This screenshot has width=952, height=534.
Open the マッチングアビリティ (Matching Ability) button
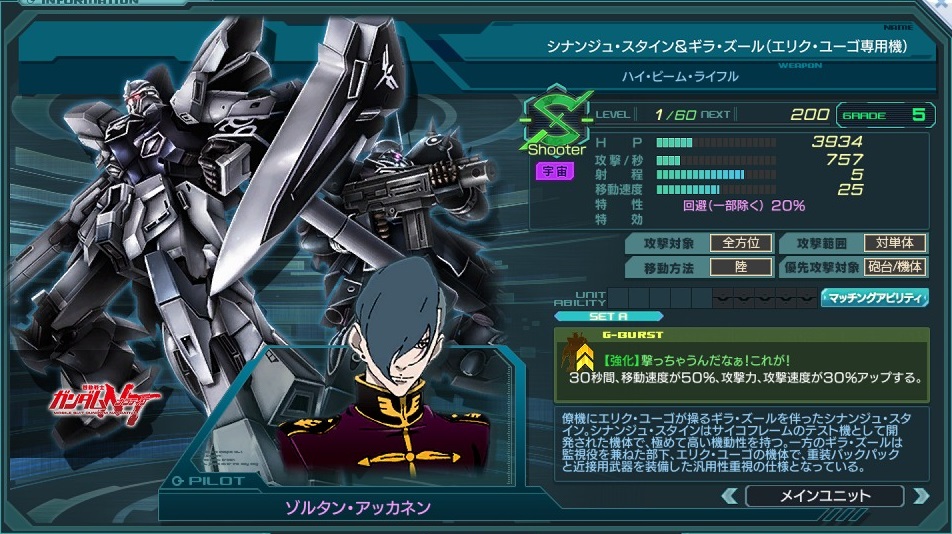[876, 298]
